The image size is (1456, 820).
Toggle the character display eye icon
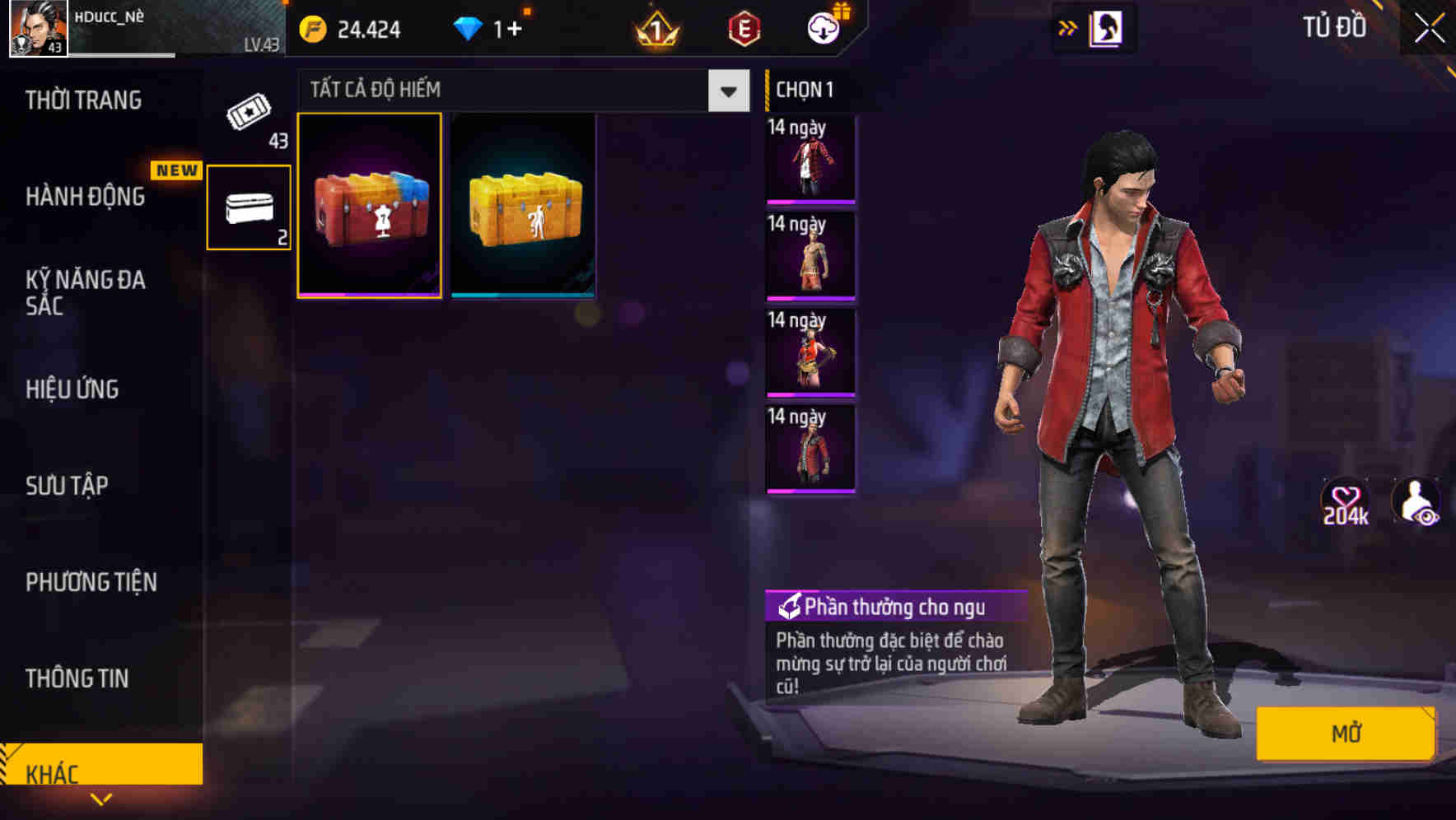(x=1416, y=502)
